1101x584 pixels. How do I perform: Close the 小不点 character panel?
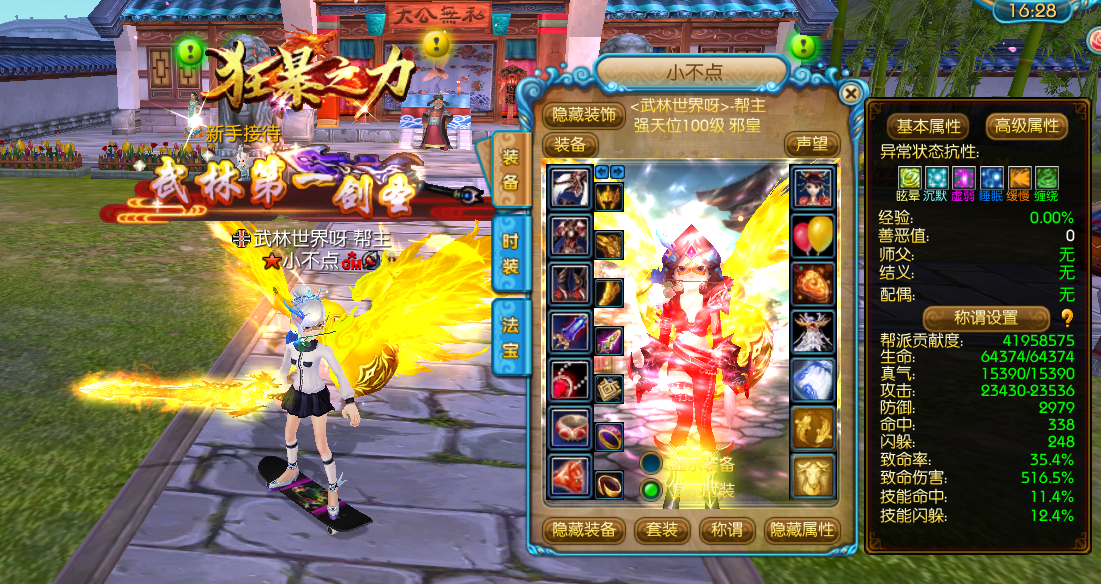click(x=851, y=94)
